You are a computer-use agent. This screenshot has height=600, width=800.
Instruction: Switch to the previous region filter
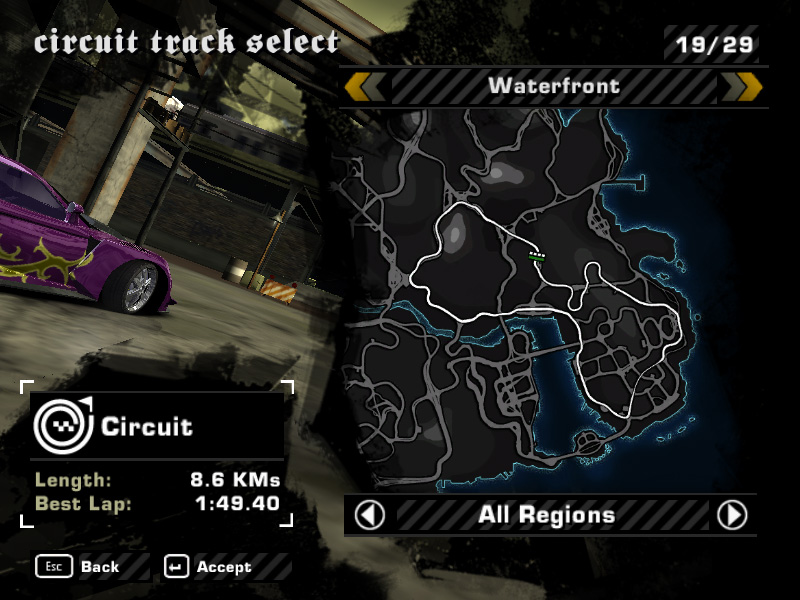[370, 515]
